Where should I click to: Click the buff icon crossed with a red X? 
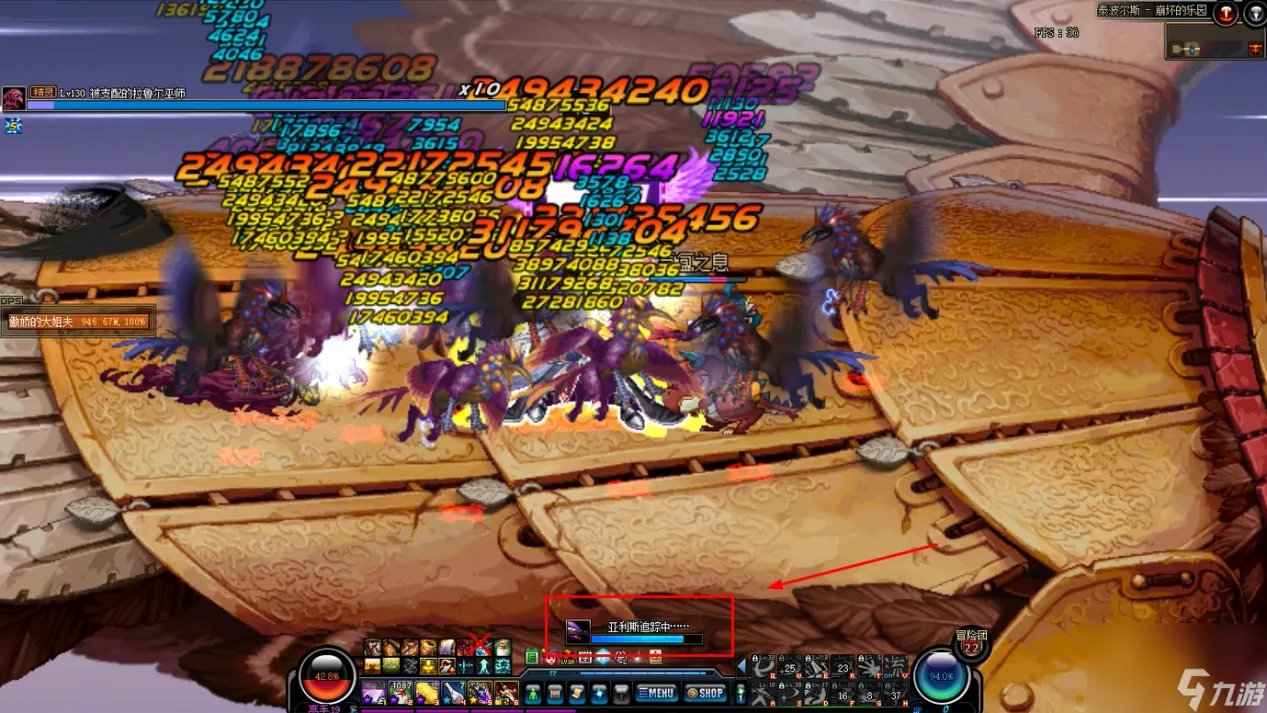click(481, 647)
